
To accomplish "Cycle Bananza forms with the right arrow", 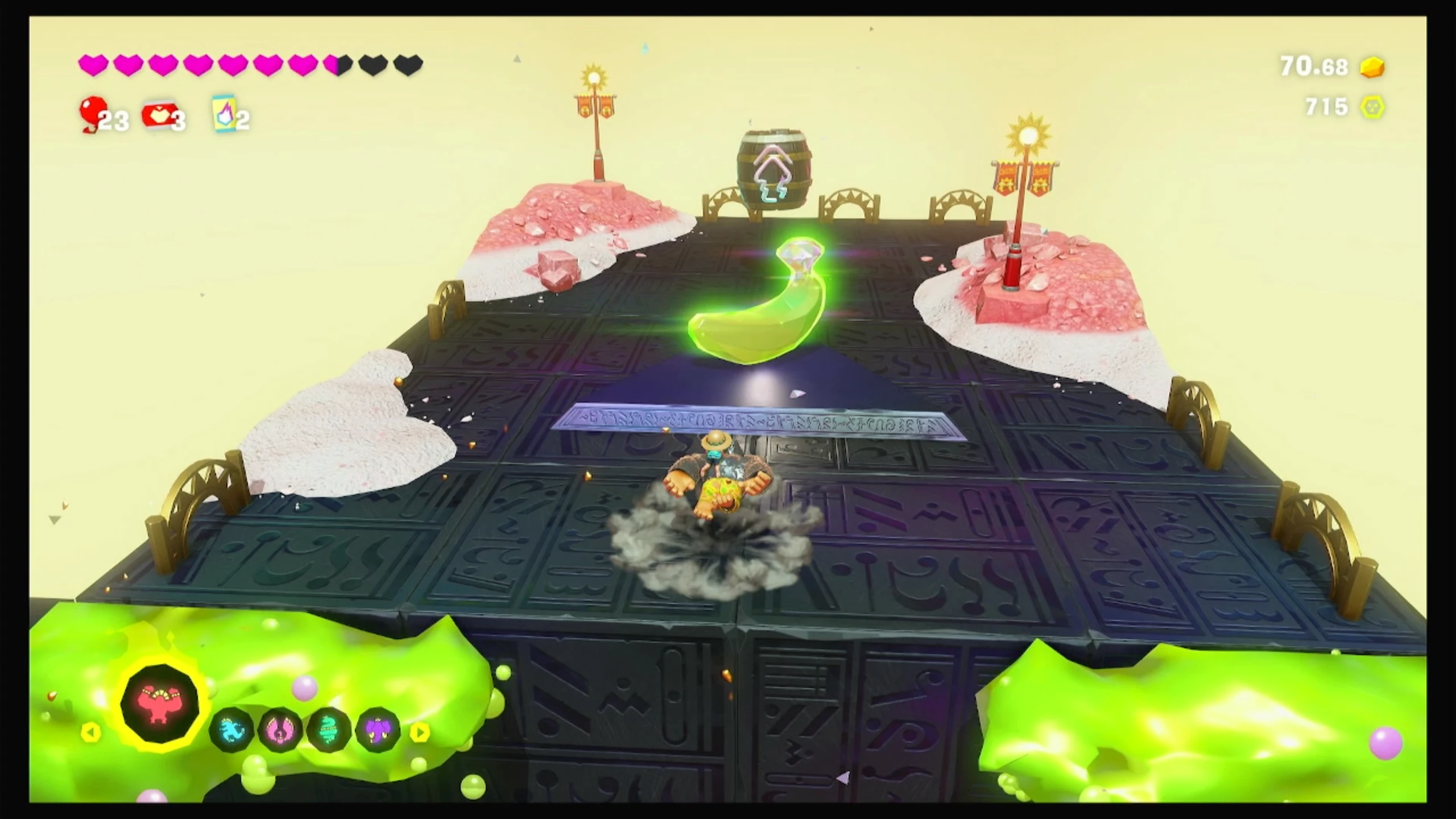I will click(420, 732).
